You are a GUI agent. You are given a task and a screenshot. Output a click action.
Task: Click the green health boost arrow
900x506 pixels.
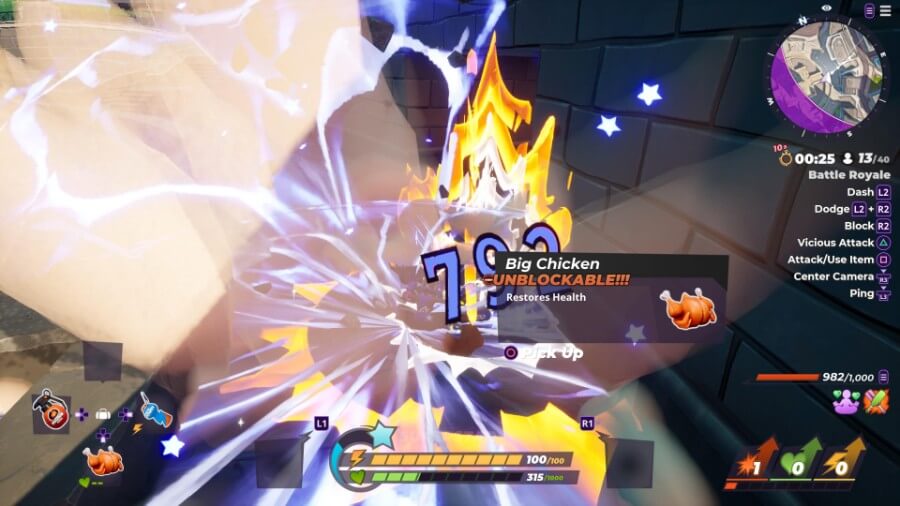[797, 461]
